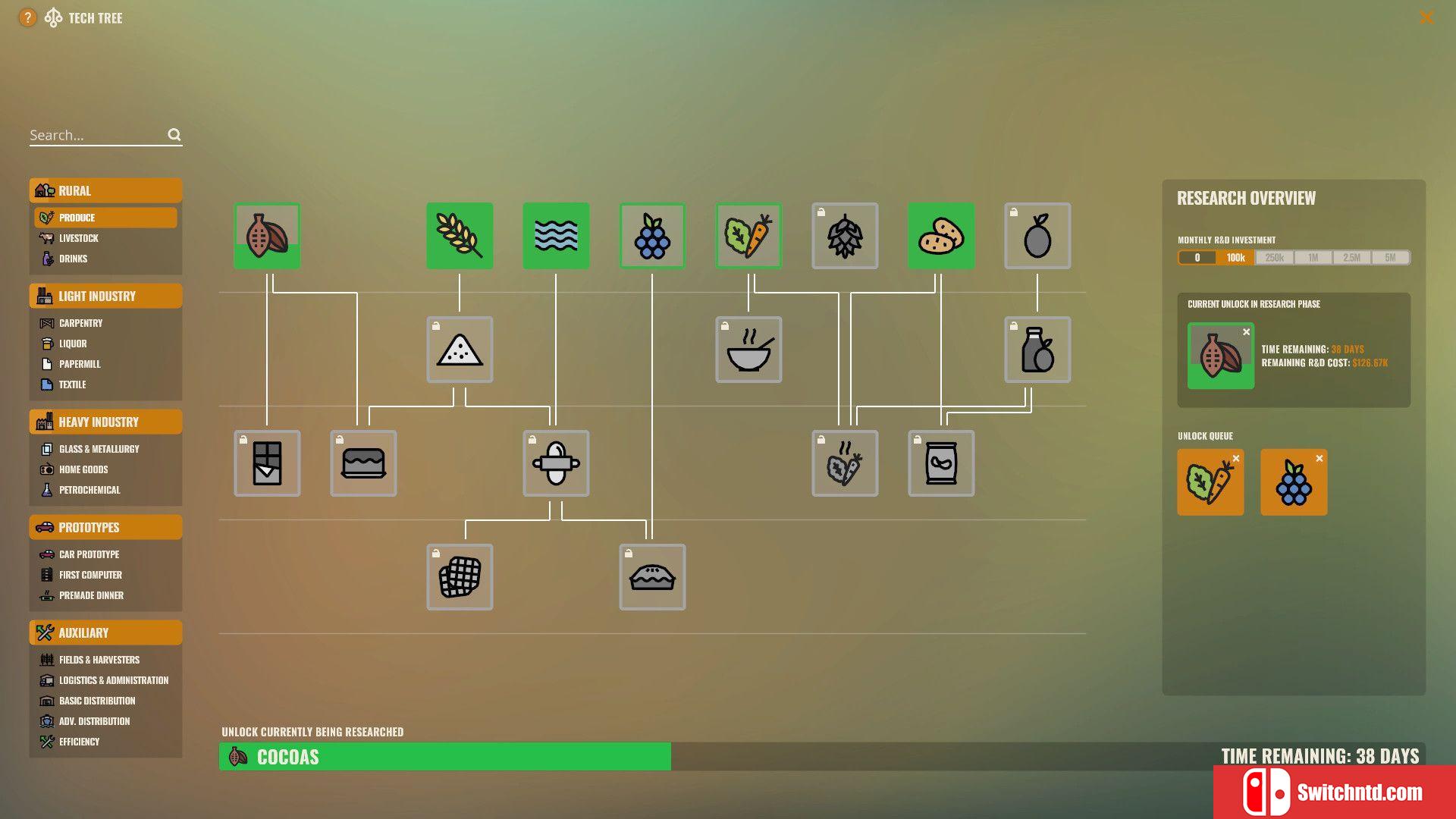
Task: Open the help question mark button
Action: click(27, 17)
